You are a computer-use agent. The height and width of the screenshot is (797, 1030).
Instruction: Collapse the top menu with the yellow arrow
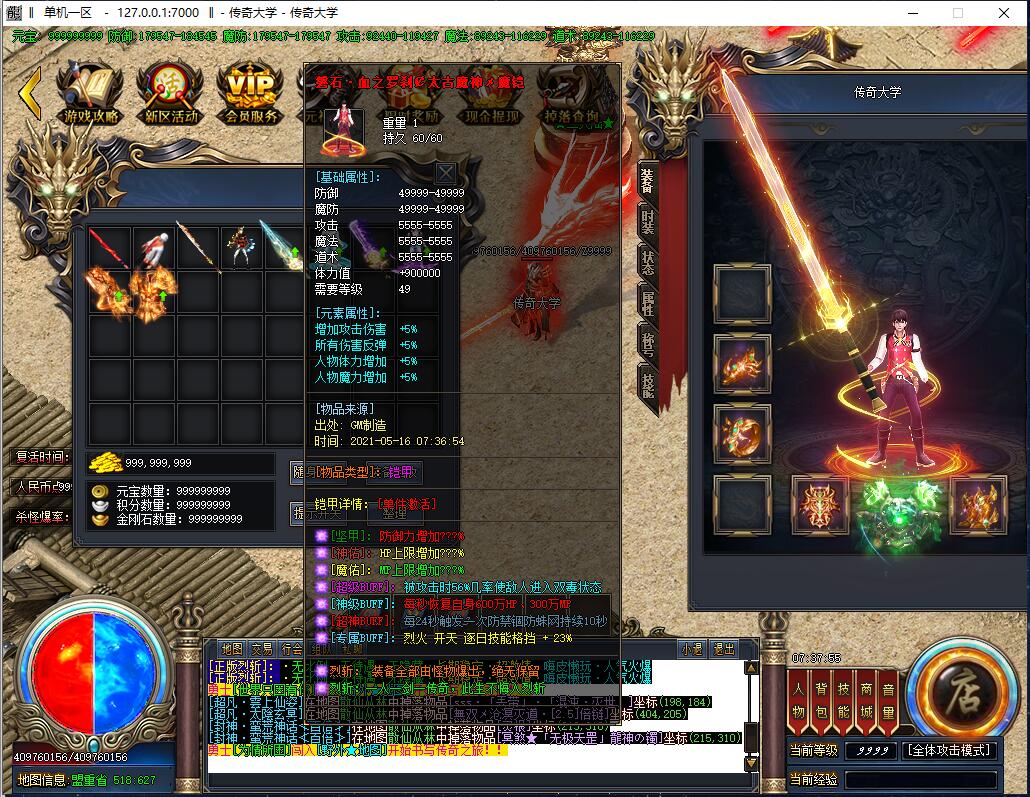pyautogui.click(x=30, y=93)
